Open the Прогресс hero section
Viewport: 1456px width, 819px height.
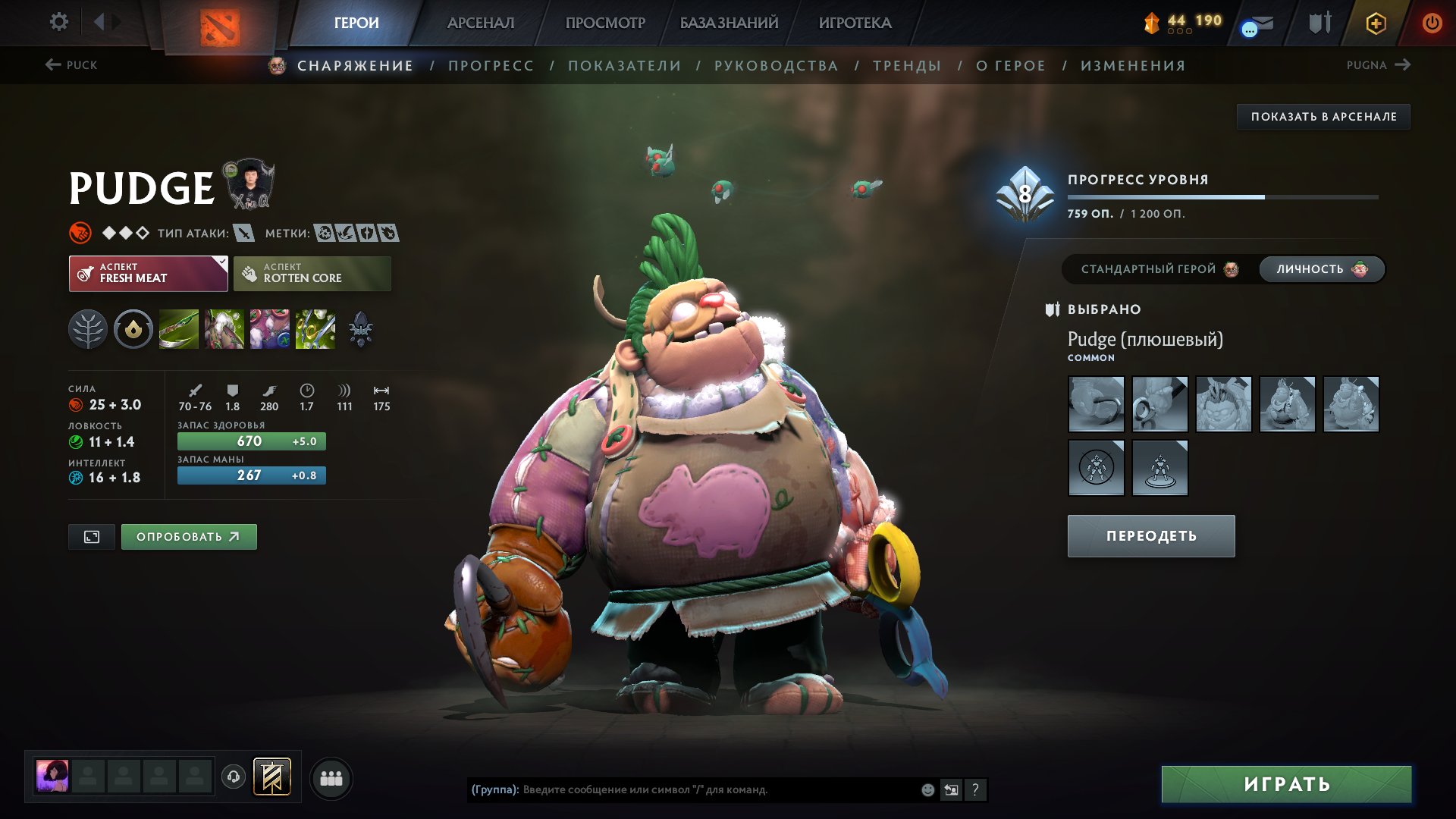pyautogui.click(x=491, y=66)
